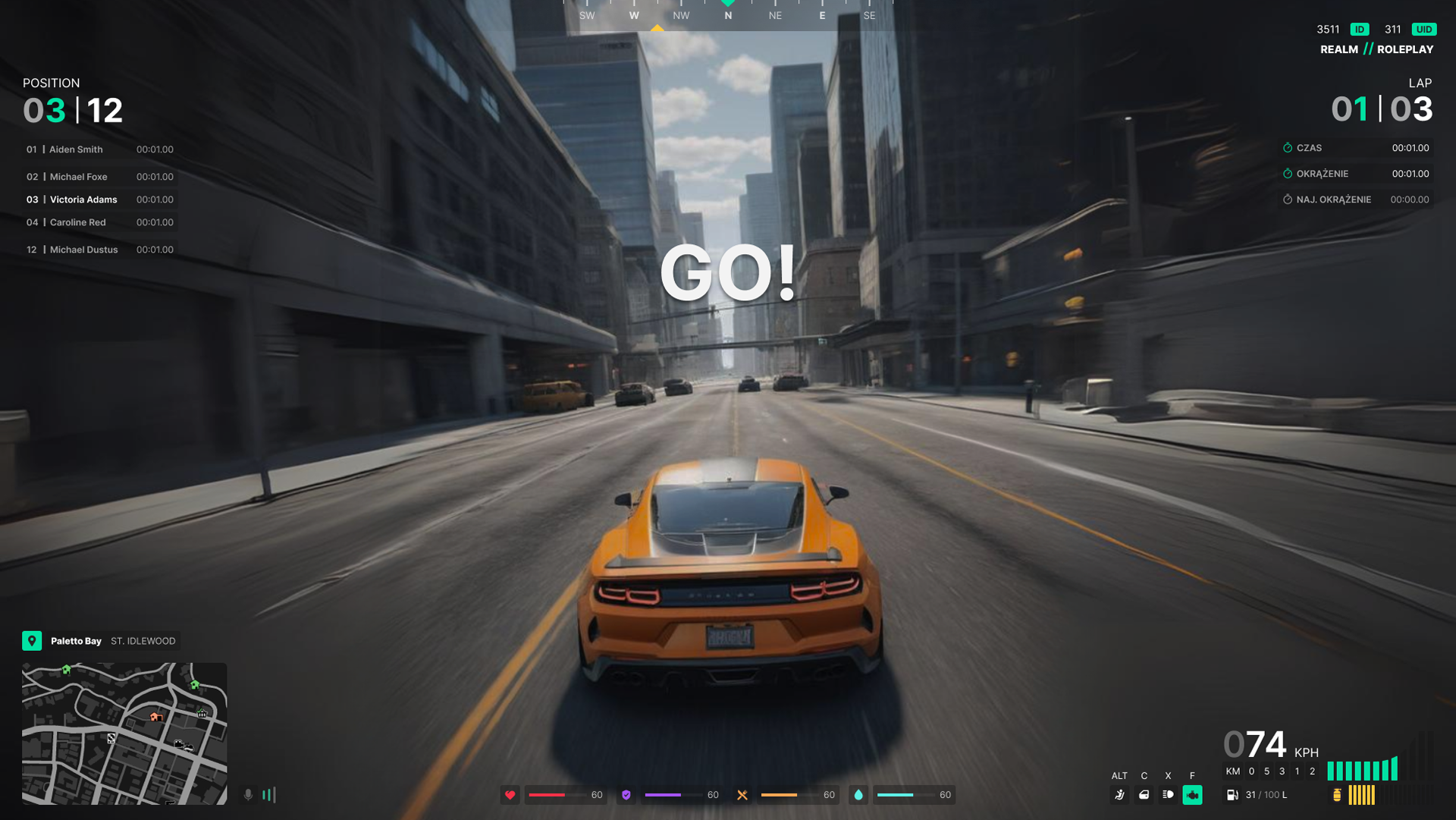Click the car door icon labeled C
Screen dimensions: 1456x820
point(1145,796)
